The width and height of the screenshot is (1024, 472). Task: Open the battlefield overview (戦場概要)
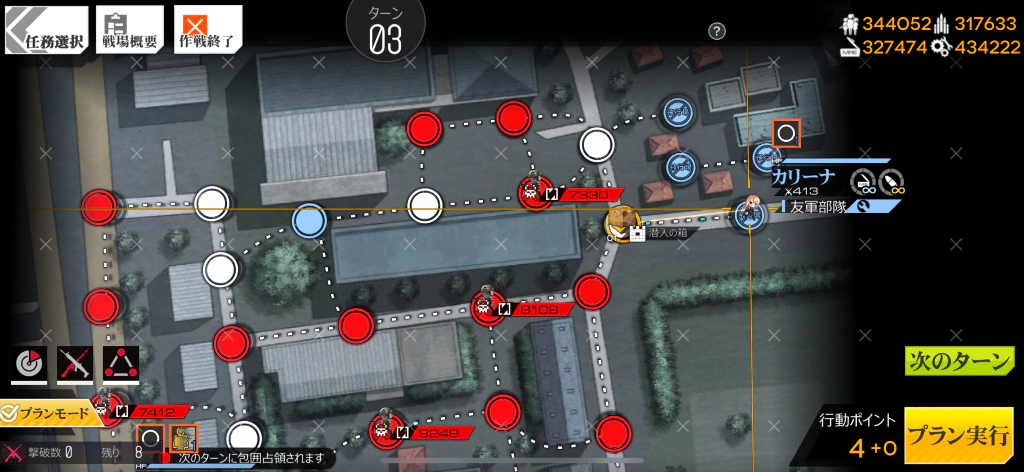129,30
